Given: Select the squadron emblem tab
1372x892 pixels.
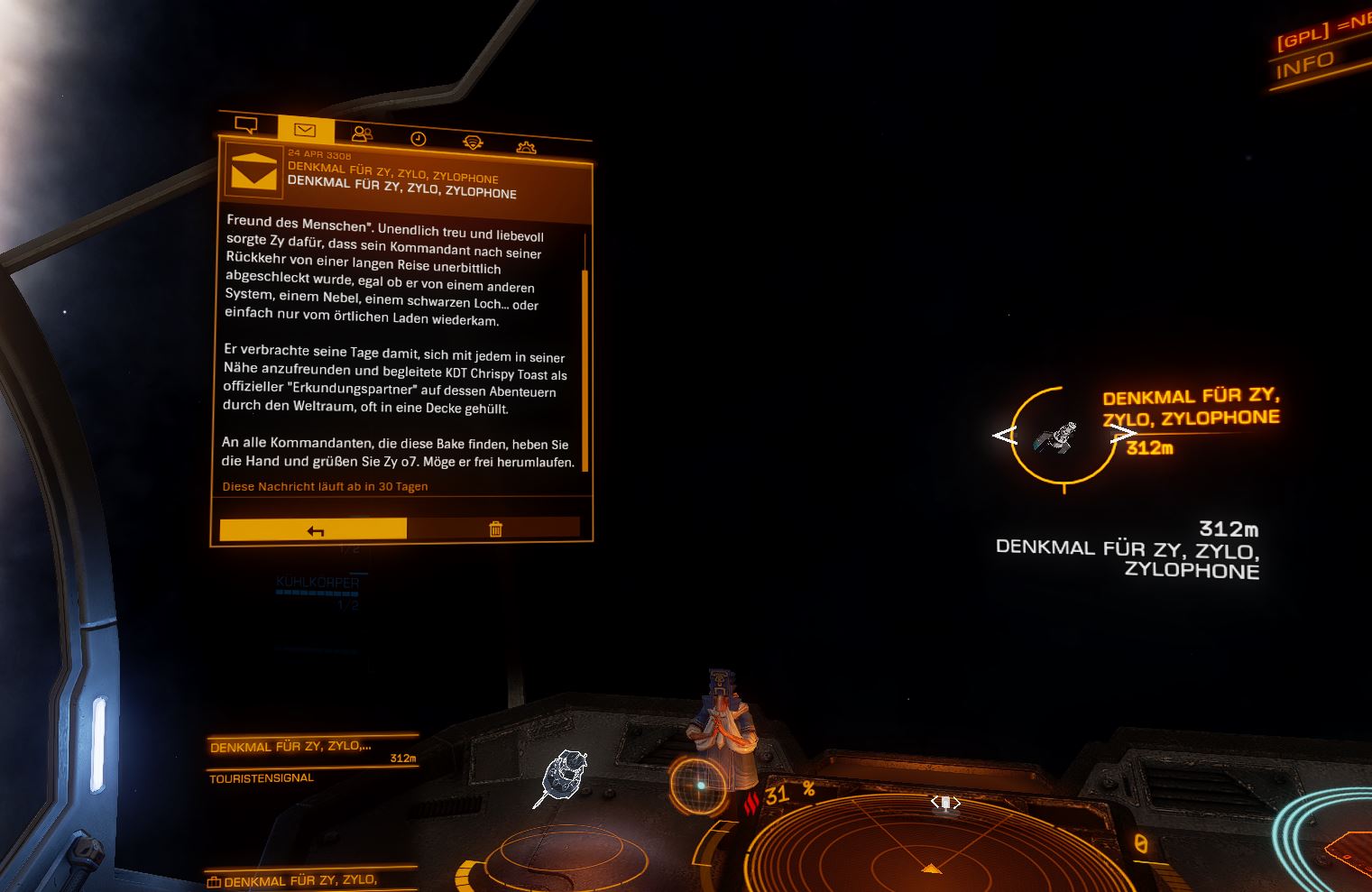Looking at the screenshot, I should 473,143.
